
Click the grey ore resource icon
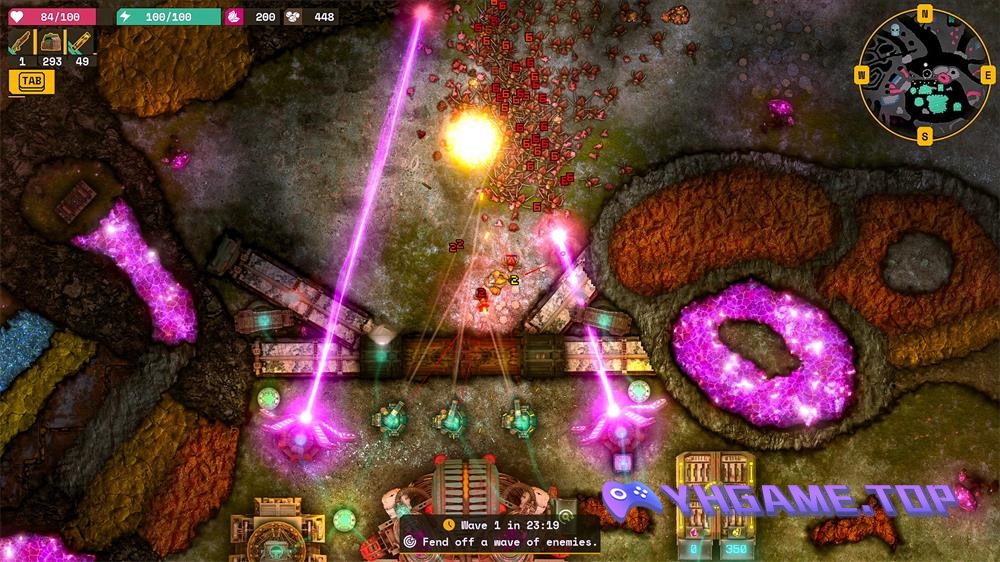coord(292,17)
